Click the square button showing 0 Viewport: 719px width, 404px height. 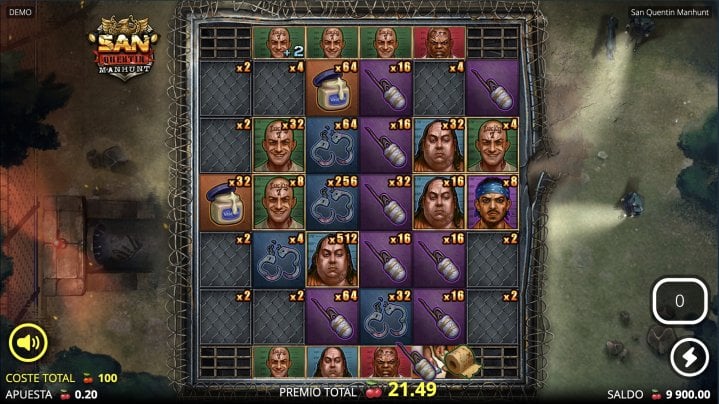pos(680,301)
